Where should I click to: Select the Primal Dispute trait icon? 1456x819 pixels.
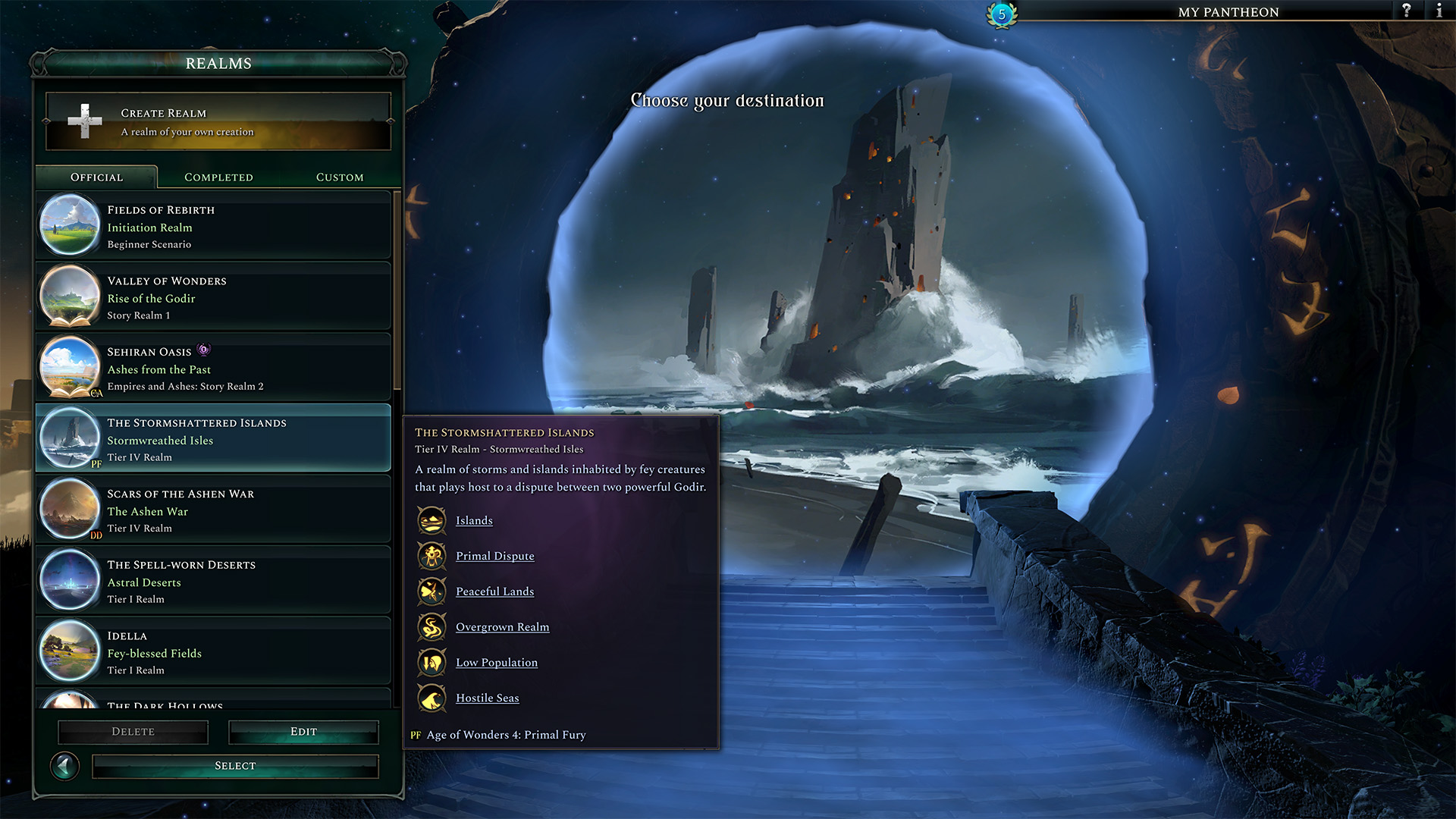(431, 556)
